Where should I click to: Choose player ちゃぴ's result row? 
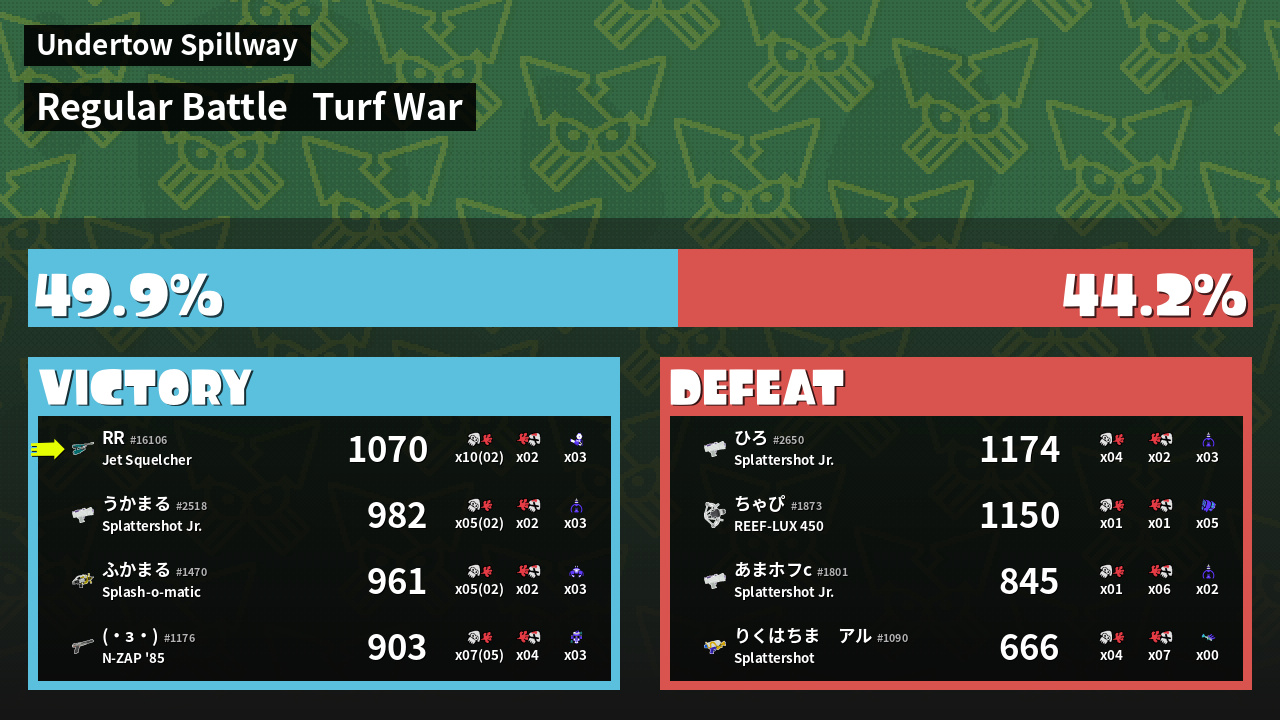[x=956, y=515]
